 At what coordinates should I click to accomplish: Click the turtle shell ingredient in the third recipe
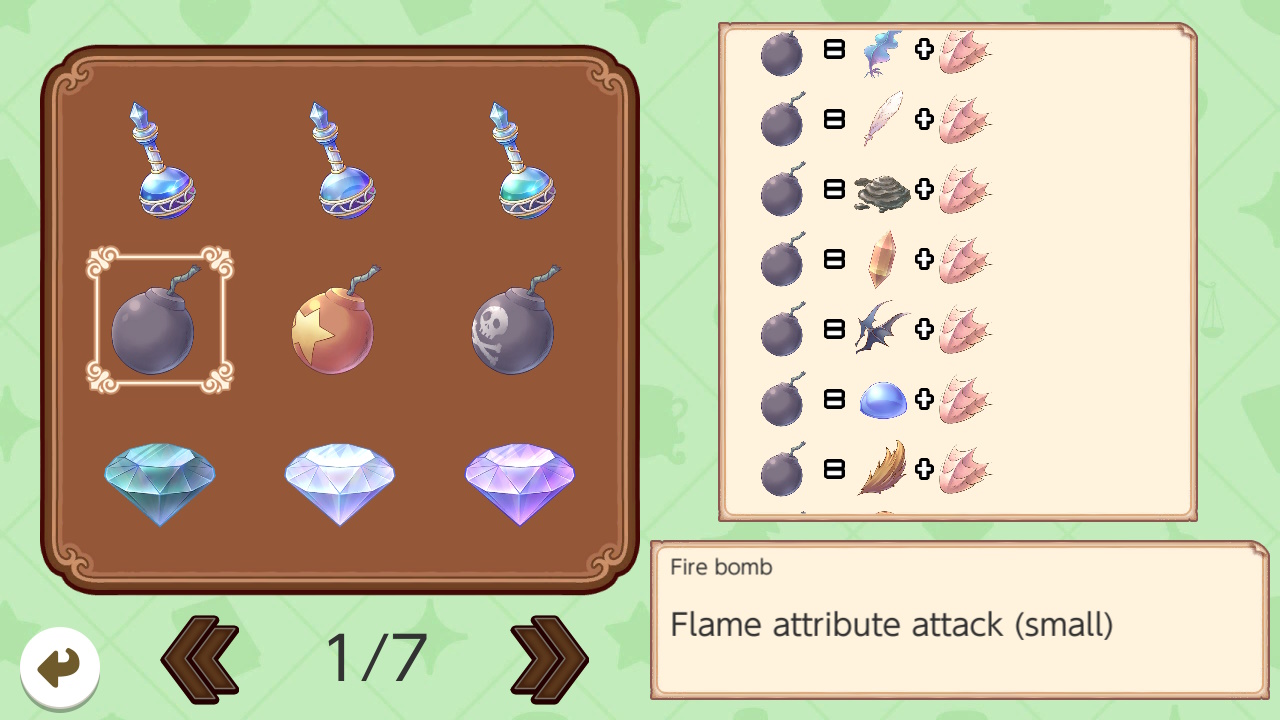point(883,192)
